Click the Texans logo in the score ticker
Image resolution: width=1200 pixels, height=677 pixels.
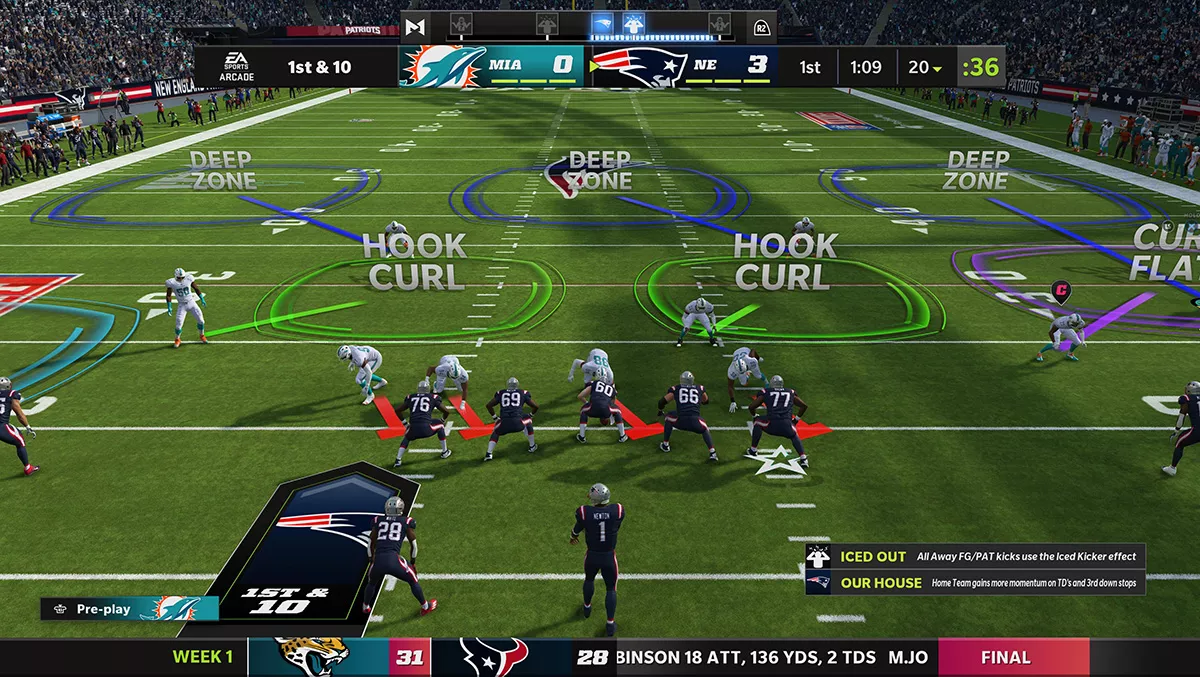[x=494, y=657]
